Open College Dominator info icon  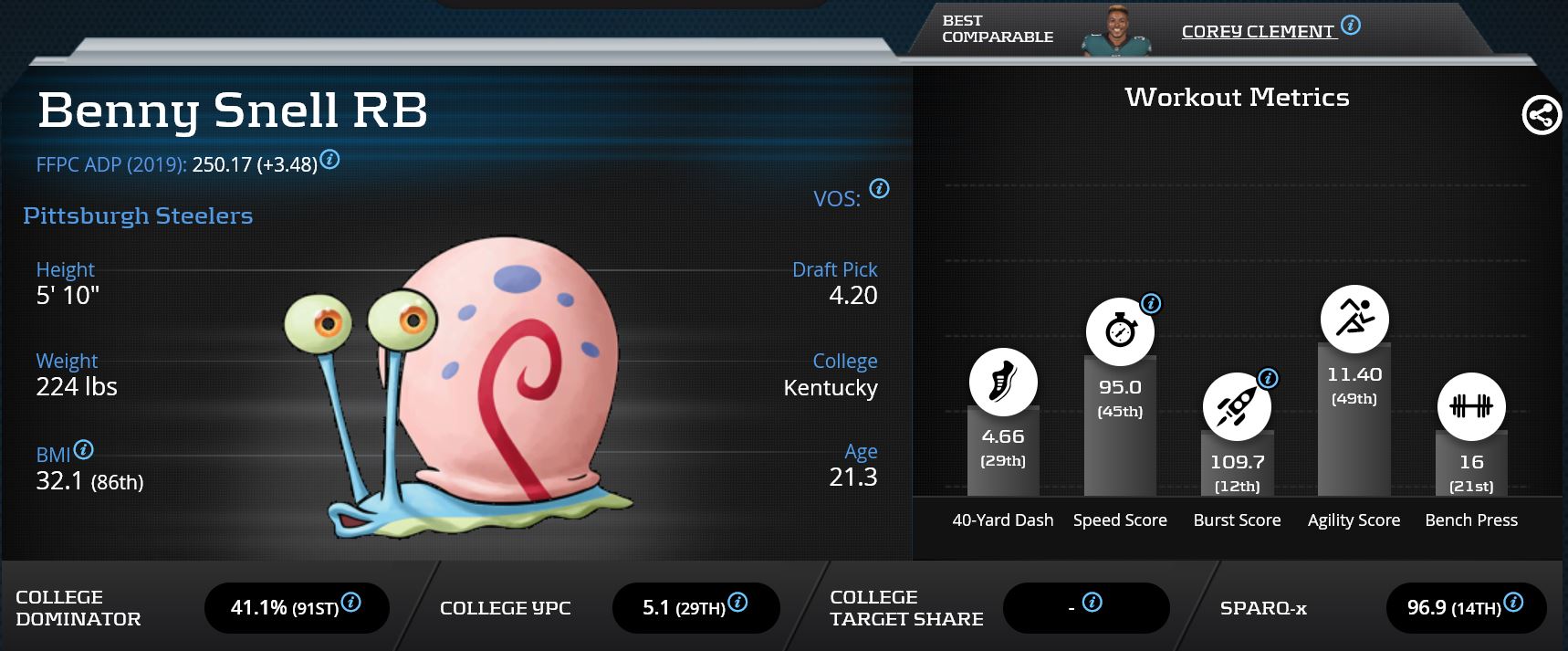point(350,603)
